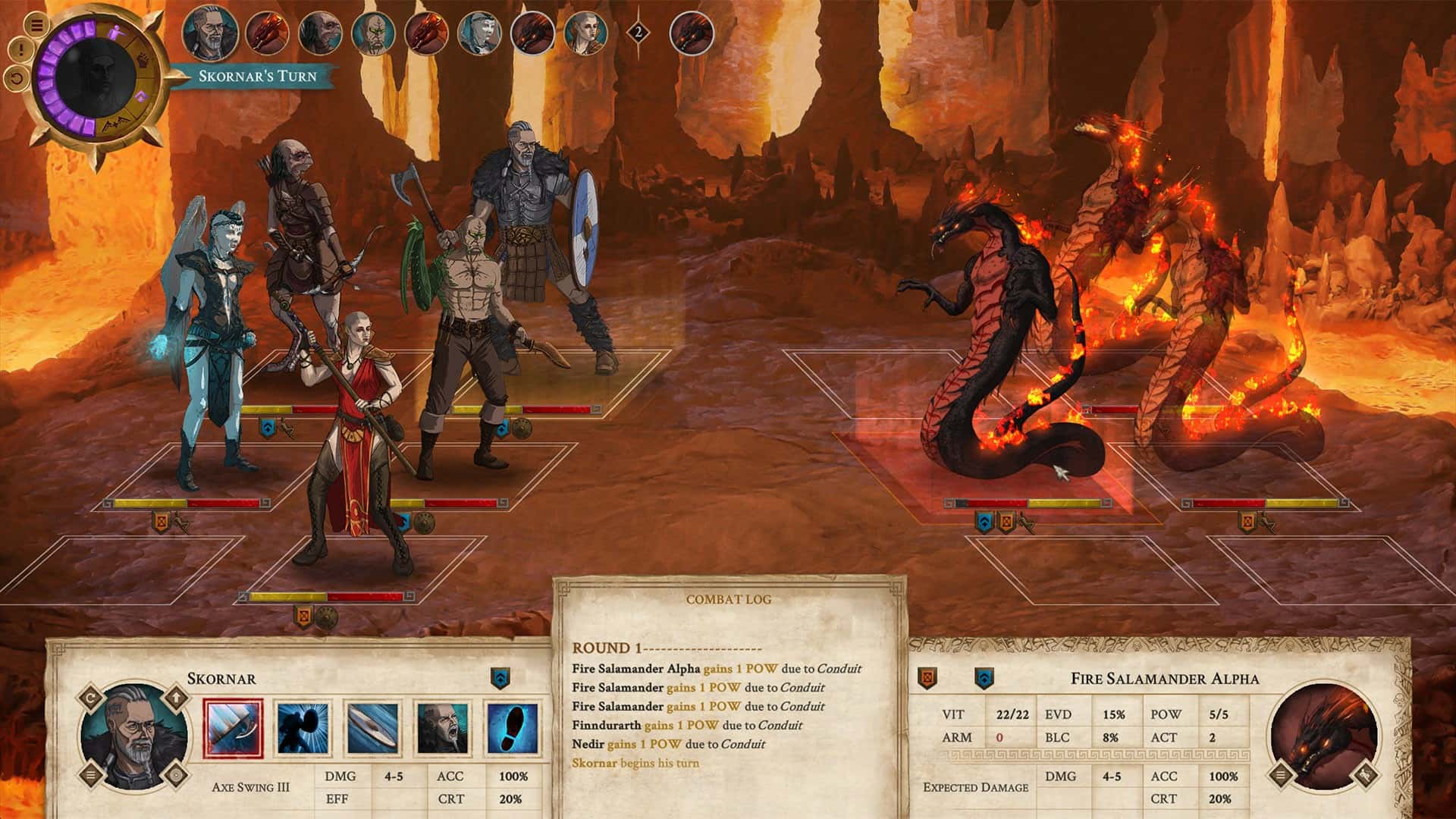Choose the throwing weapon ability
The width and height of the screenshot is (1456, 819).
(x=373, y=726)
